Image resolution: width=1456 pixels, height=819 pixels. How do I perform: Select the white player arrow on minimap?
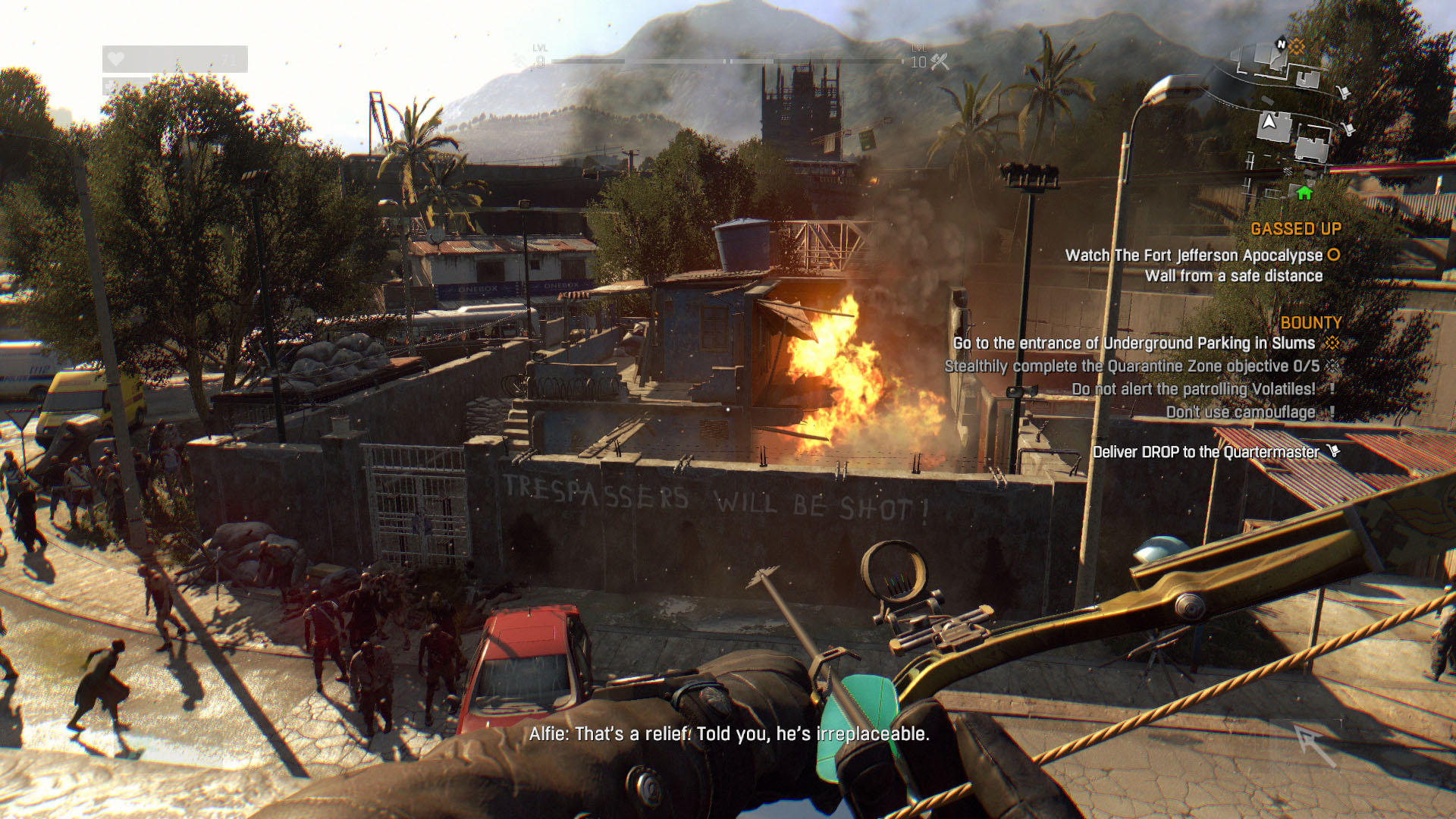(1268, 121)
